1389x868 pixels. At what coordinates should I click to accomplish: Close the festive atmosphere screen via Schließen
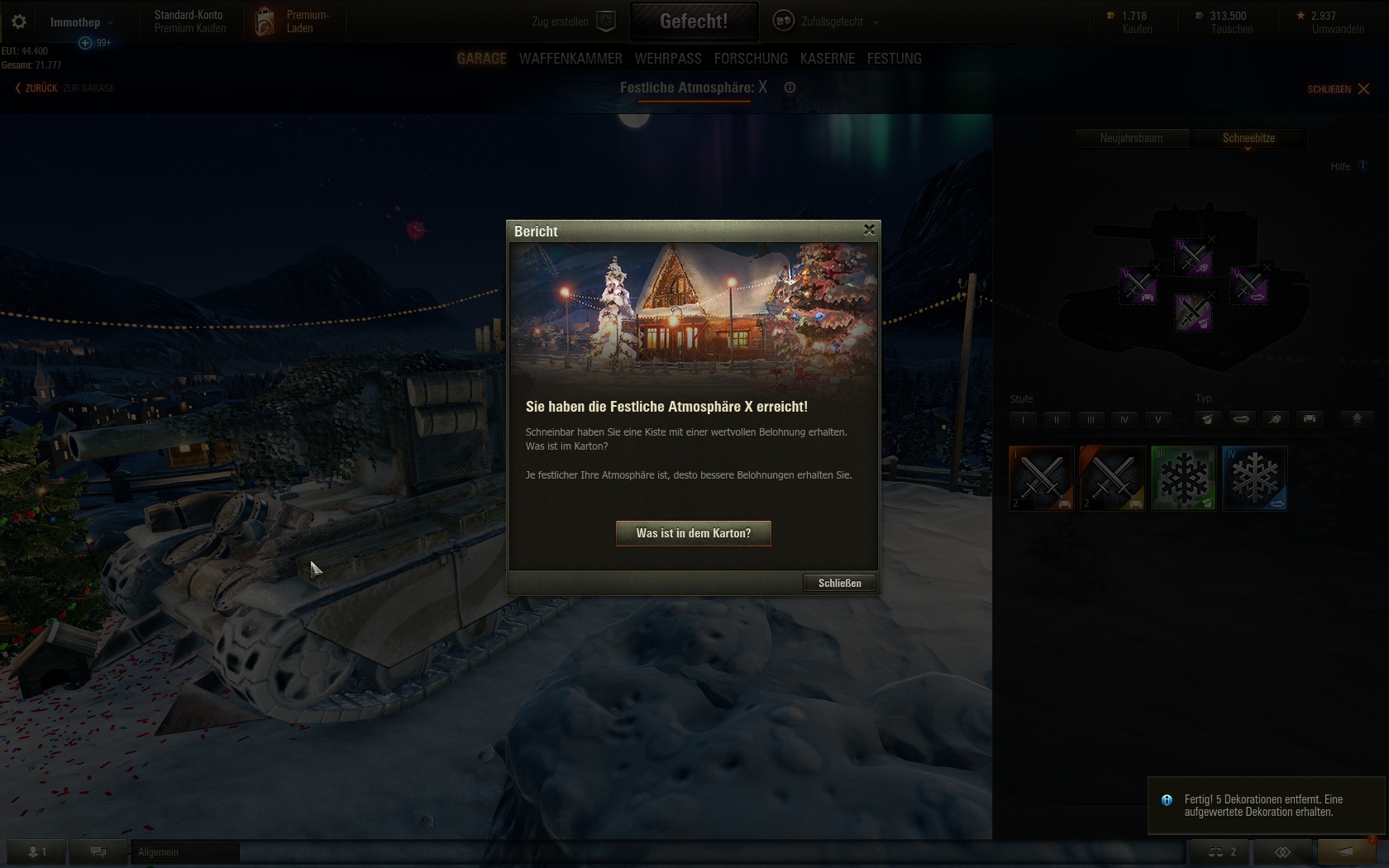coord(1339,88)
